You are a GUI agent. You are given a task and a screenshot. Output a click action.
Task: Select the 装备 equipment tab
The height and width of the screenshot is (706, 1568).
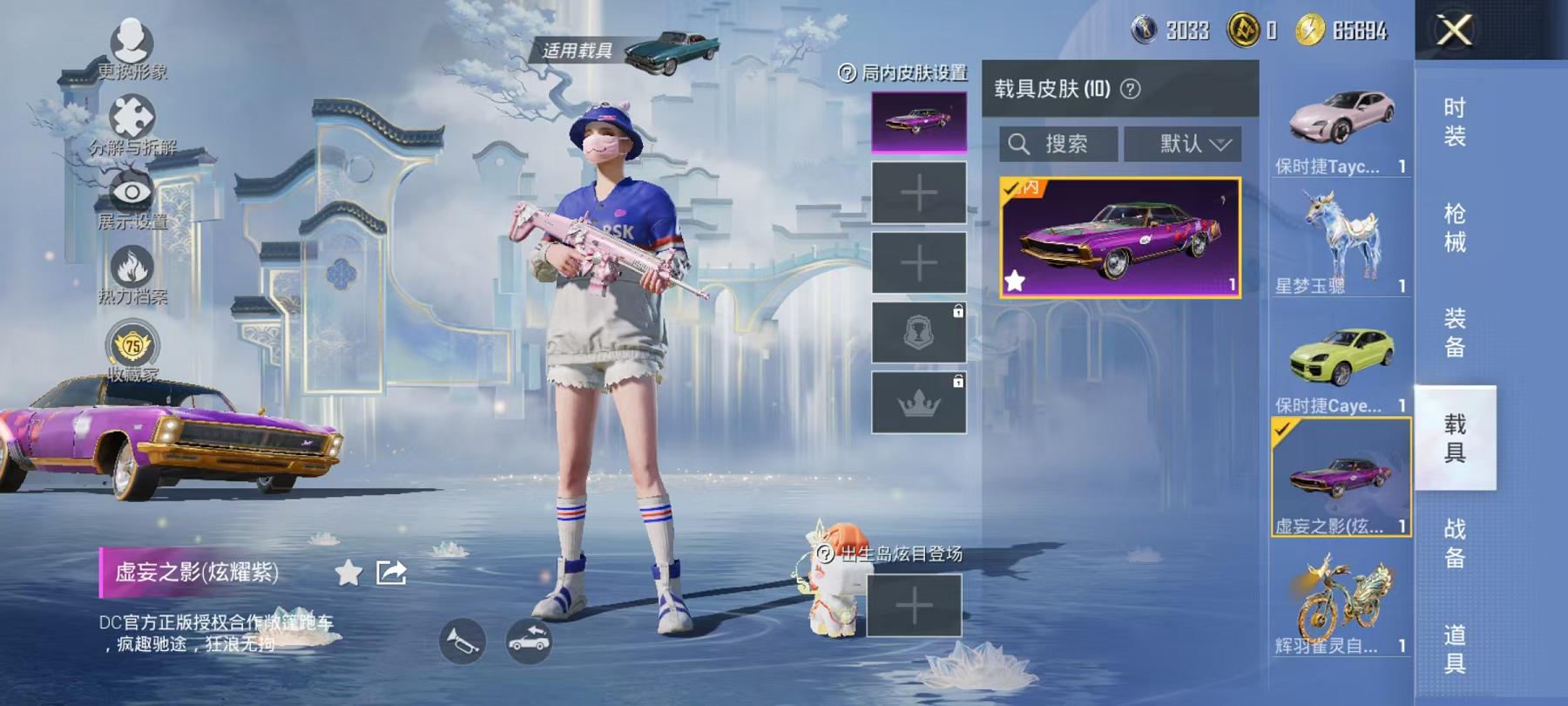coord(1454,332)
